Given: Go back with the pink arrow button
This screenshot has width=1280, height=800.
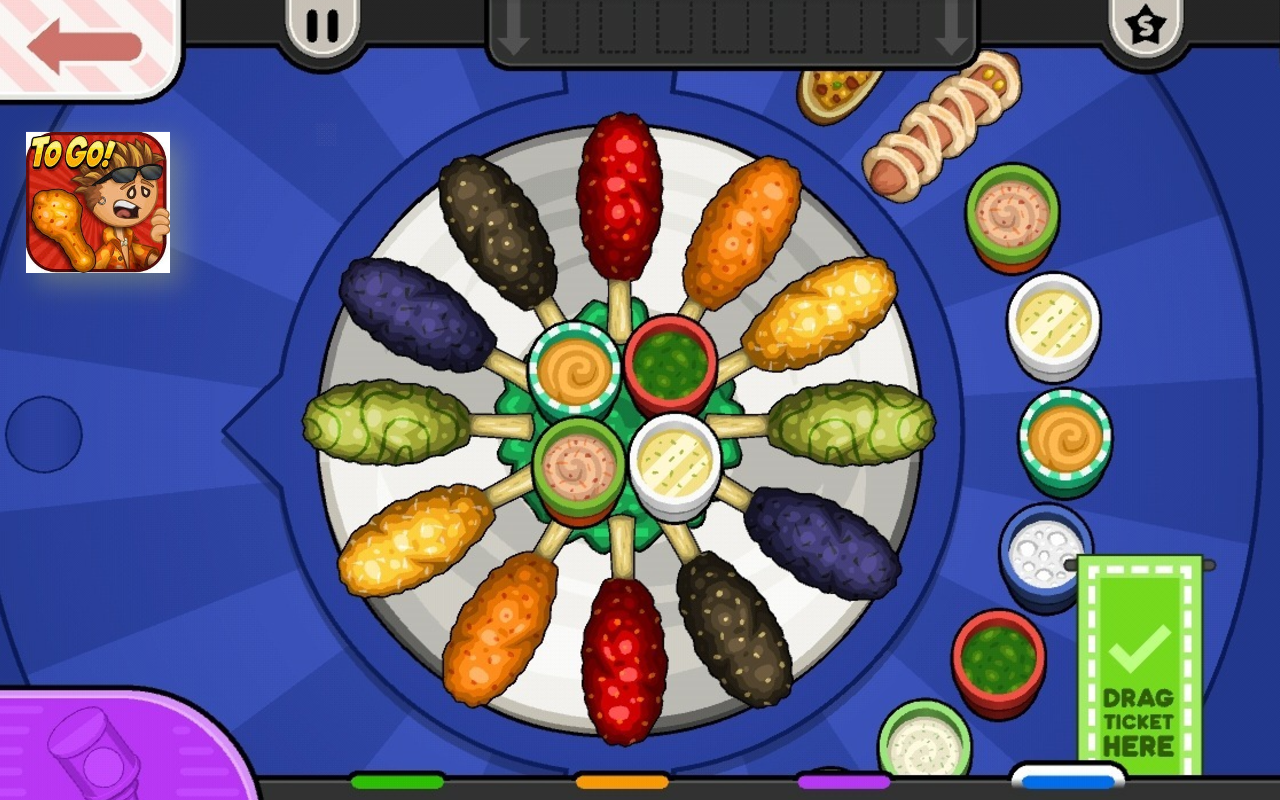Looking at the screenshot, I should pyautogui.click(x=84, y=46).
